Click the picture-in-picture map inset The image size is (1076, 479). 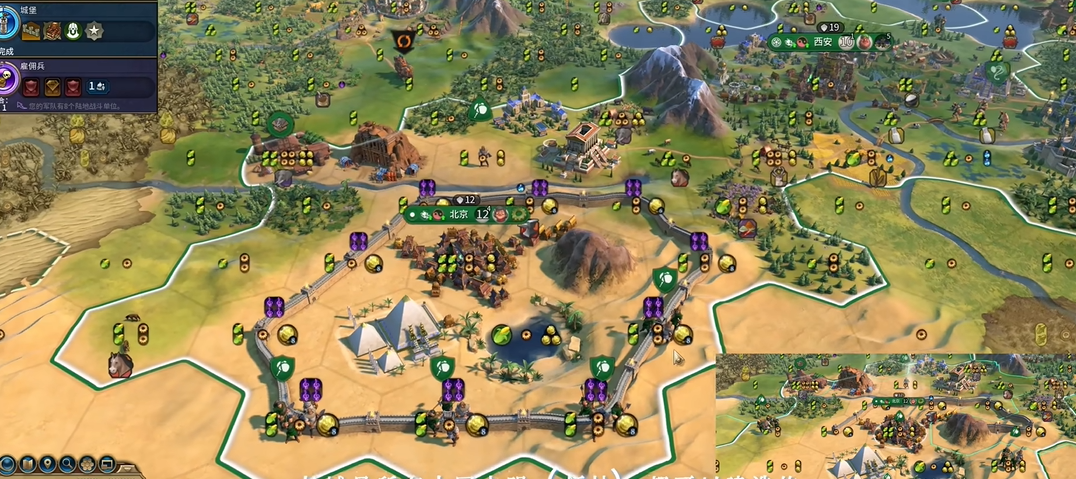895,415
